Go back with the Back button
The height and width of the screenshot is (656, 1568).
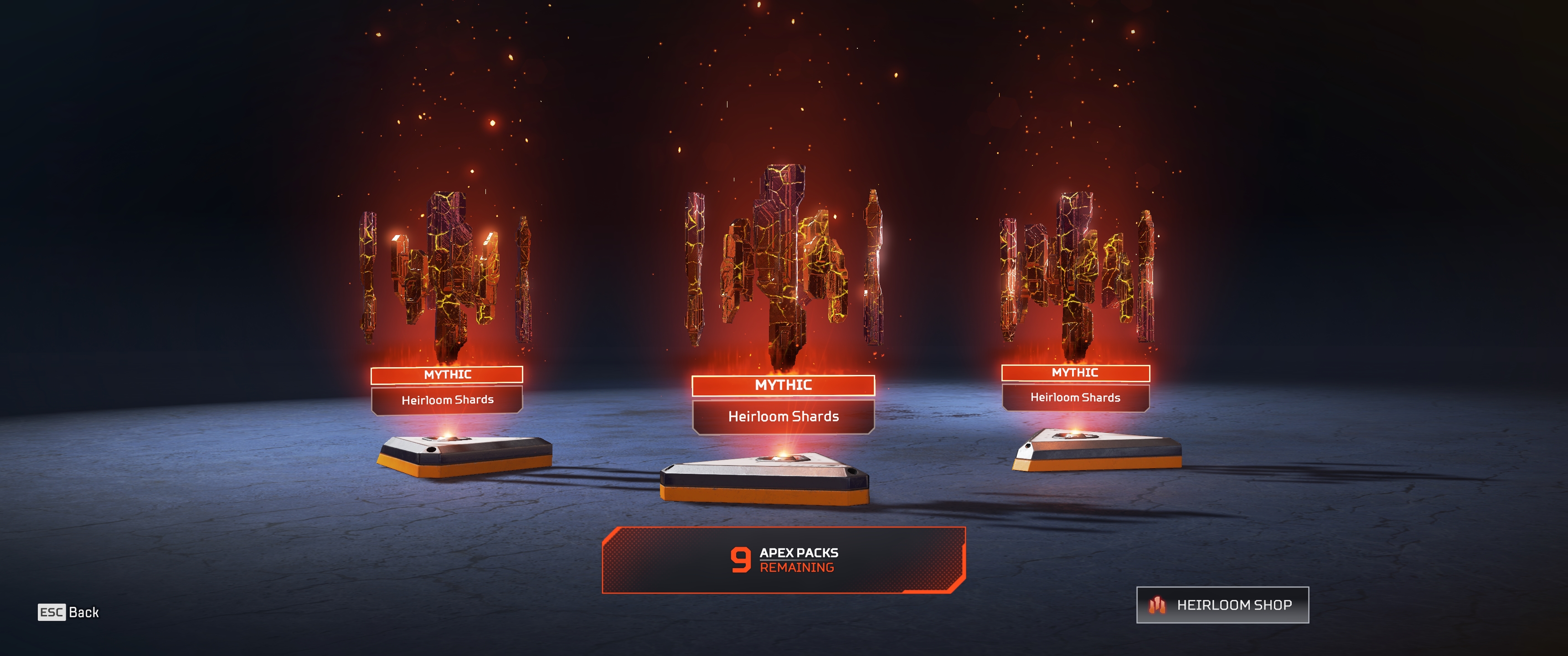click(x=68, y=612)
